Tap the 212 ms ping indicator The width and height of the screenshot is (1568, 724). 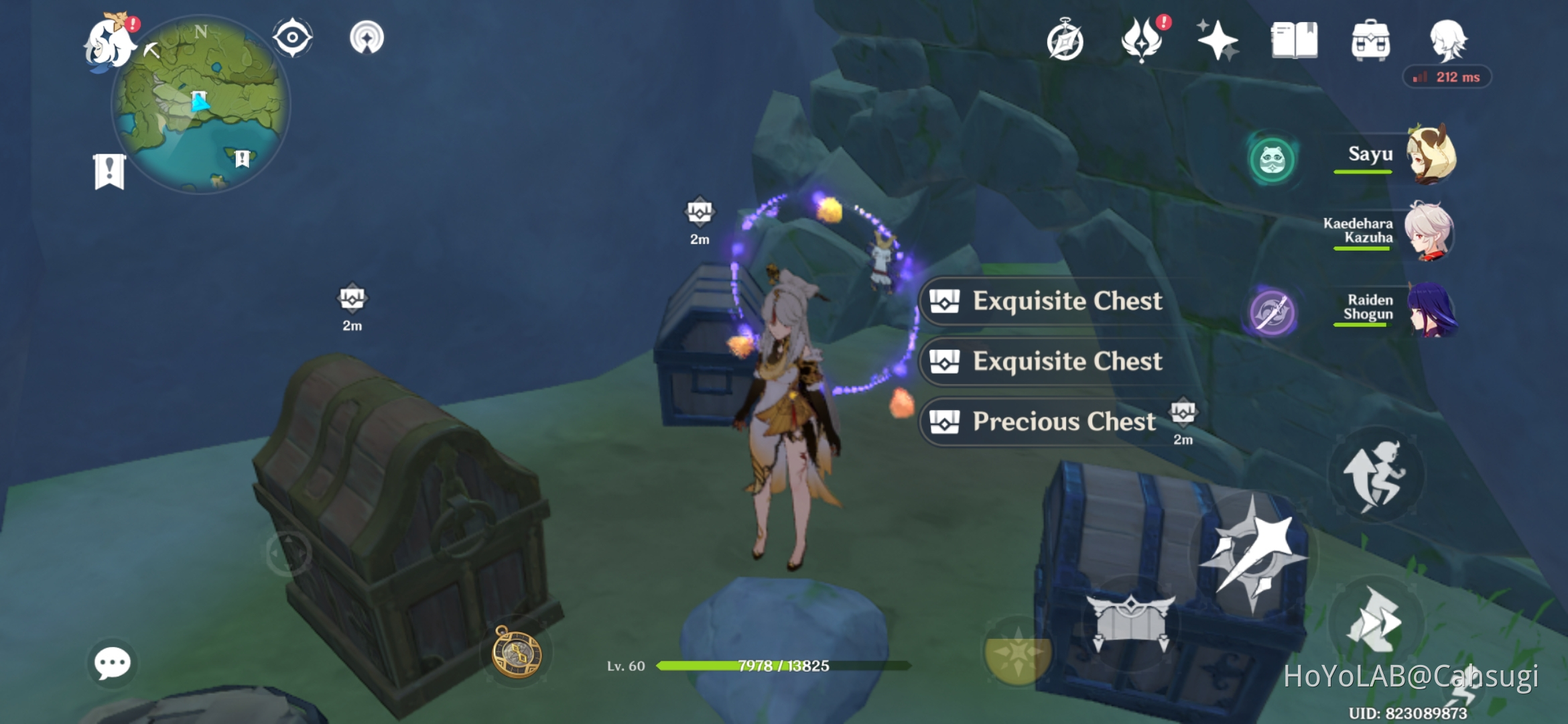point(1447,77)
